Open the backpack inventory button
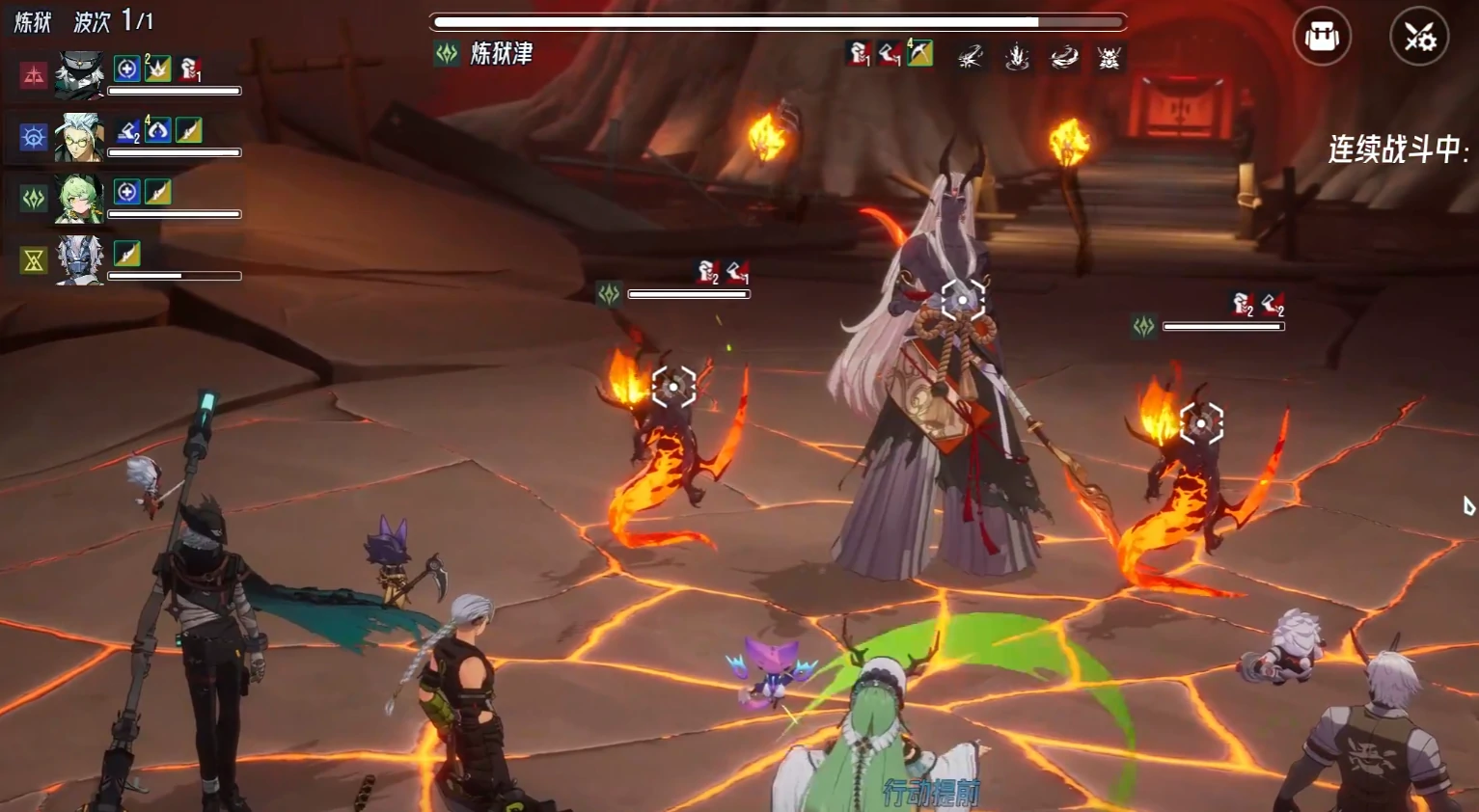 (1322, 37)
